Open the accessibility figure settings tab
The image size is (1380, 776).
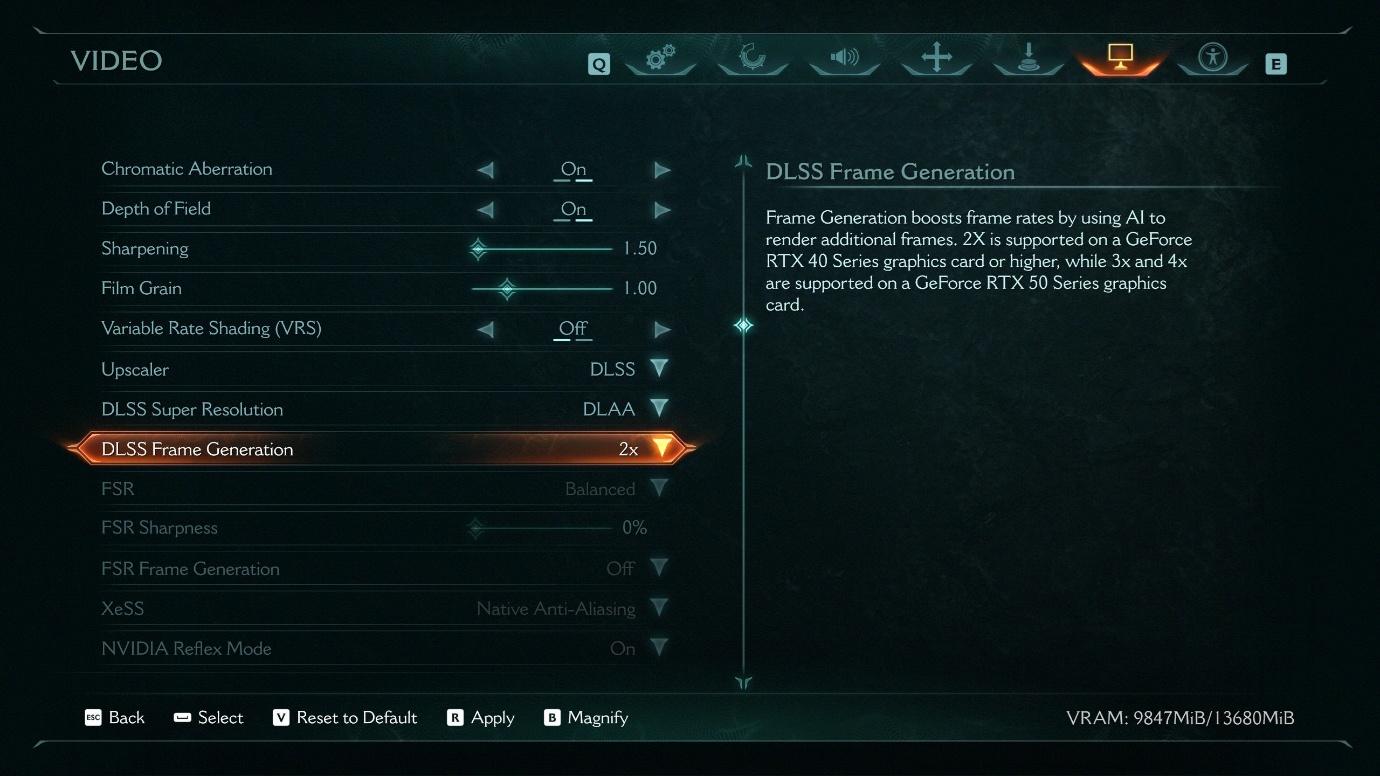click(1212, 58)
